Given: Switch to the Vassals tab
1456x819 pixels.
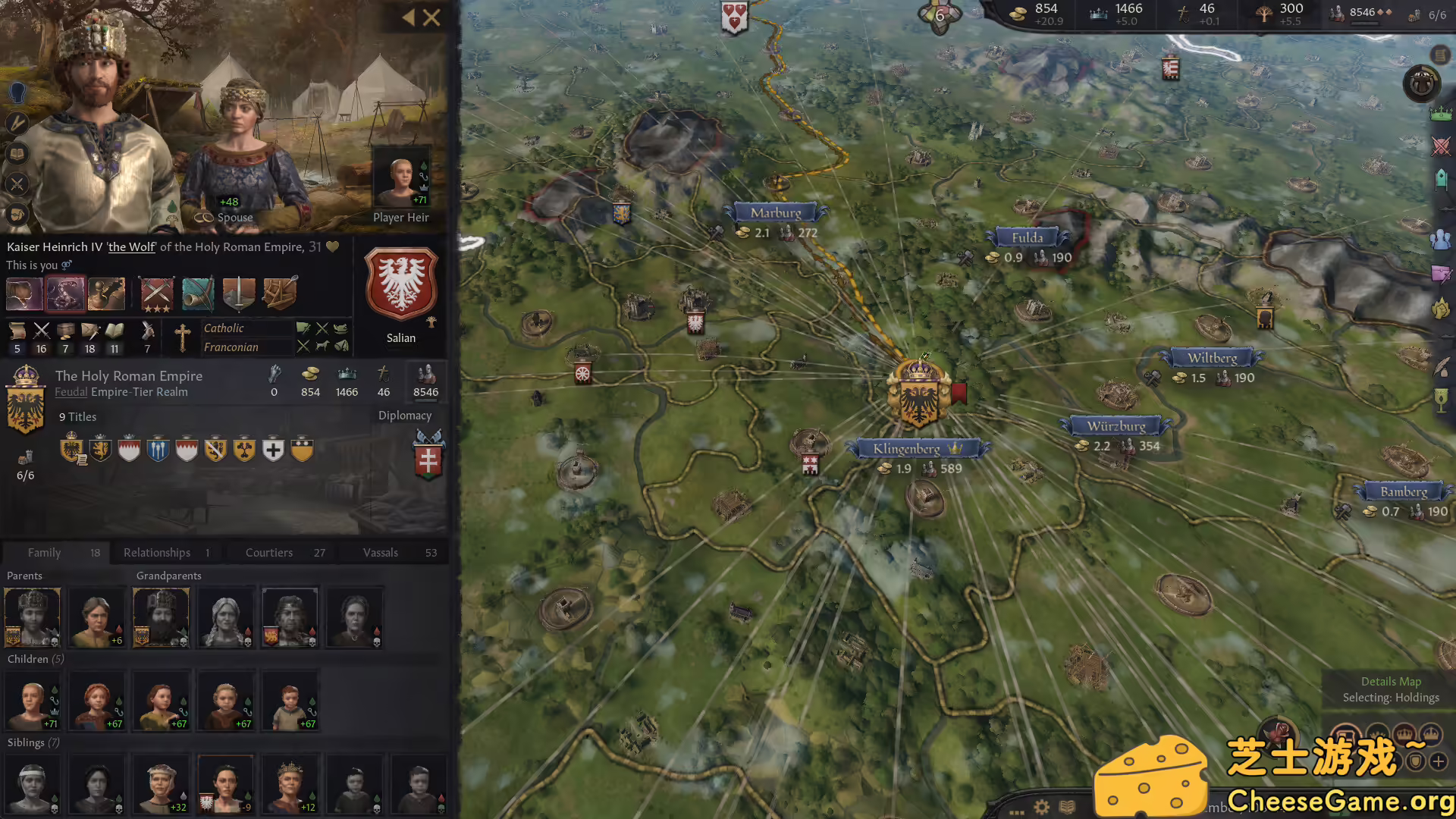Looking at the screenshot, I should coord(381,552).
